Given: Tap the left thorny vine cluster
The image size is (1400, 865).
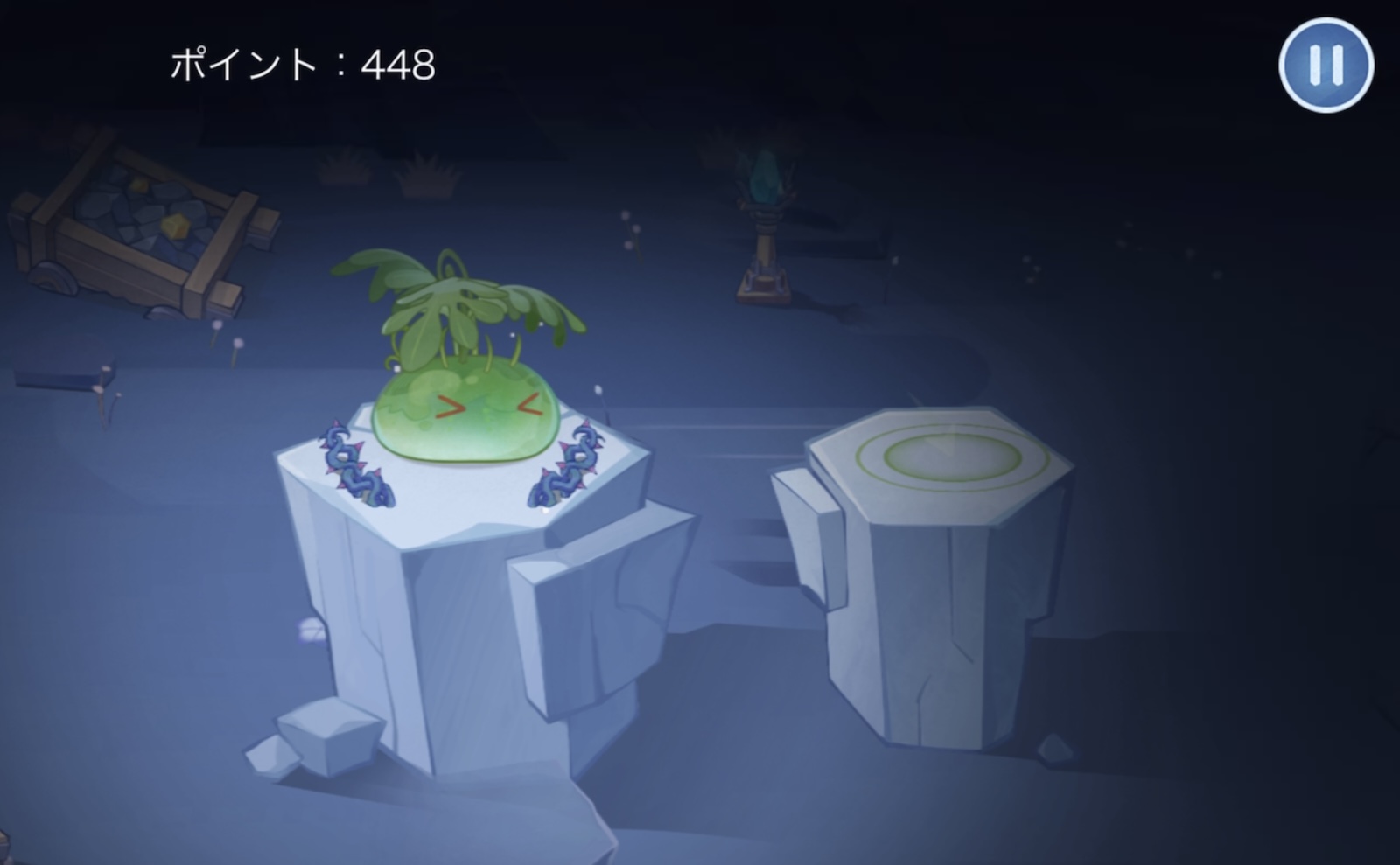Looking at the screenshot, I should pyautogui.click(x=348, y=464).
